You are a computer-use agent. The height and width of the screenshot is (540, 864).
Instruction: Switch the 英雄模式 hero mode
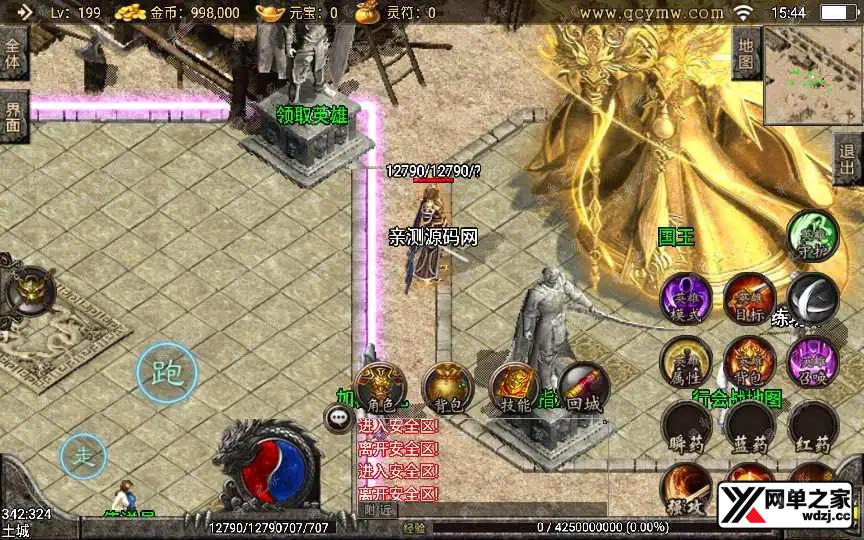(x=685, y=298)
